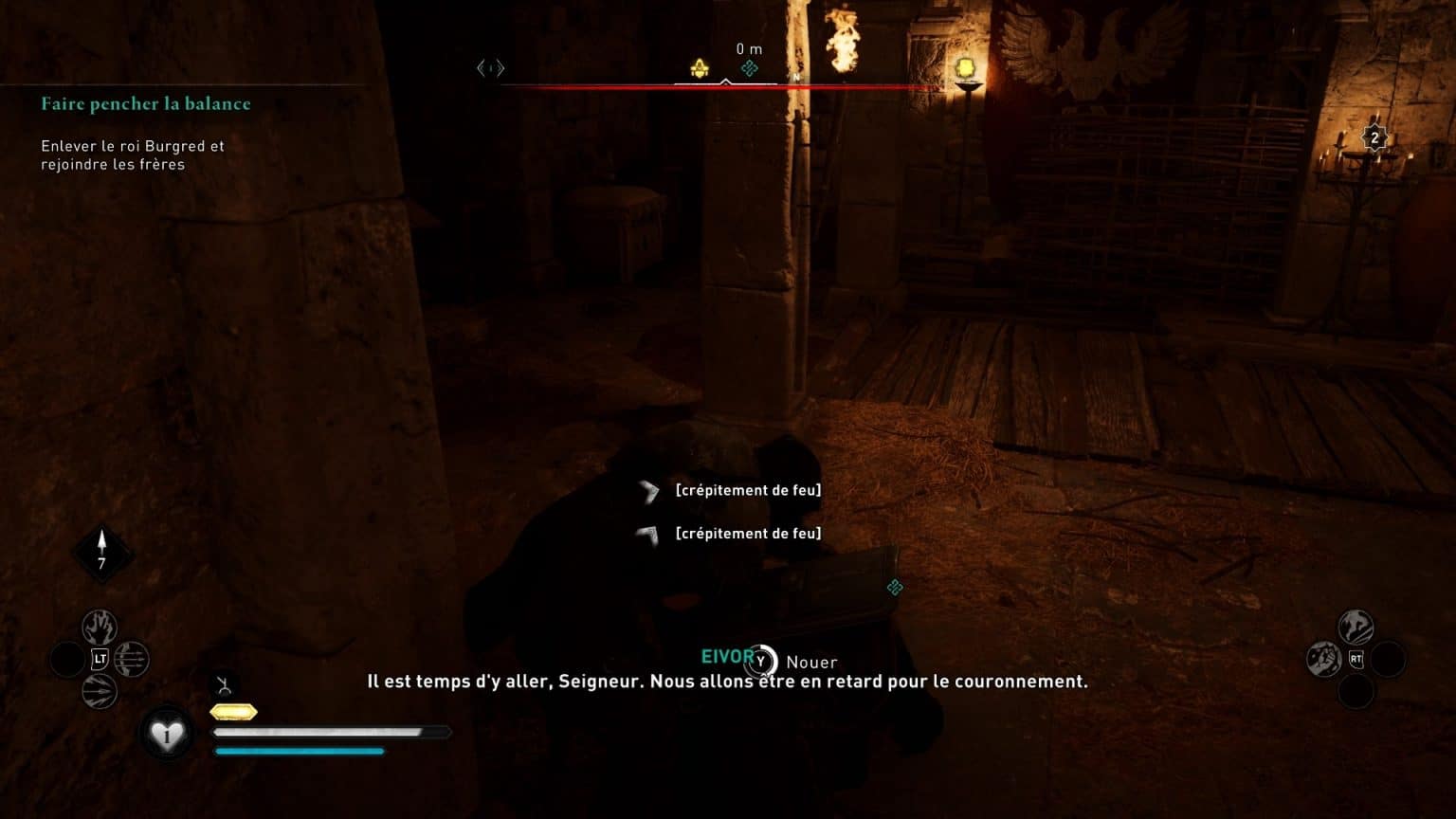
Task: Click the compass chevrons on the left edge
Action: click(x=491, y=67)
